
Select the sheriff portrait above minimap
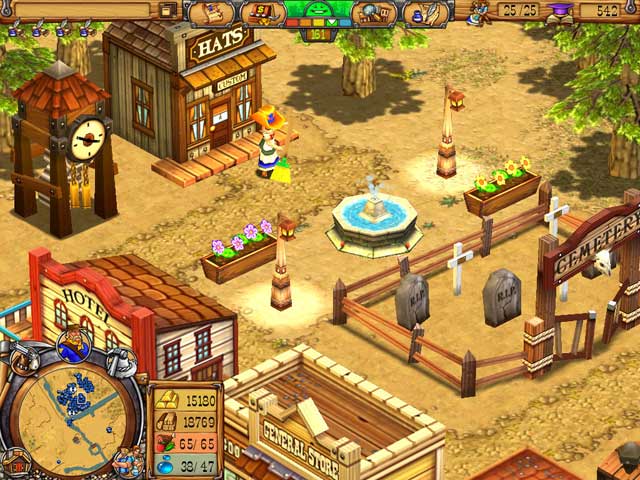(x=74, y=346)
